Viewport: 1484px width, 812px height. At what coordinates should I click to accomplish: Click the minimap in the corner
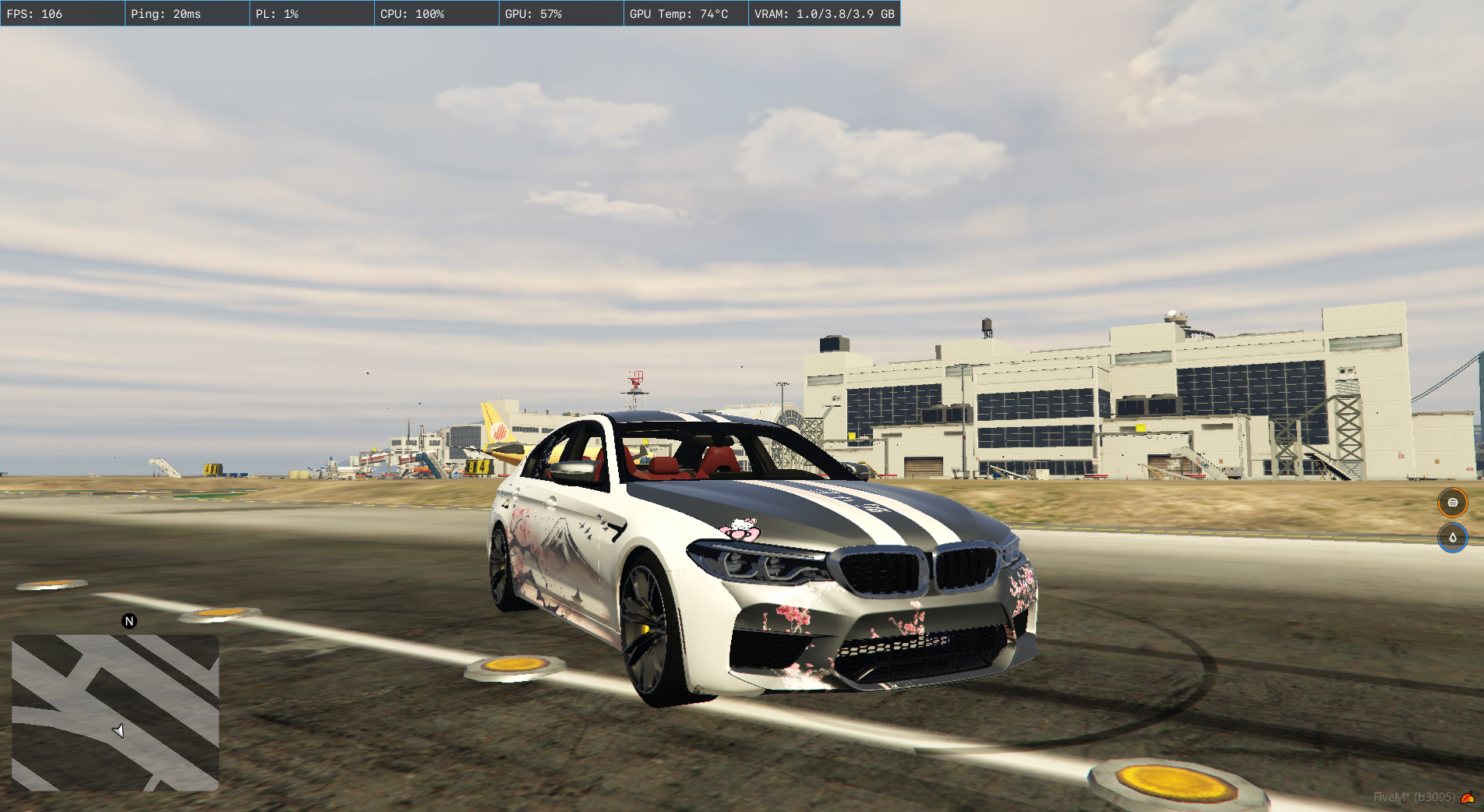click(115, 712)
